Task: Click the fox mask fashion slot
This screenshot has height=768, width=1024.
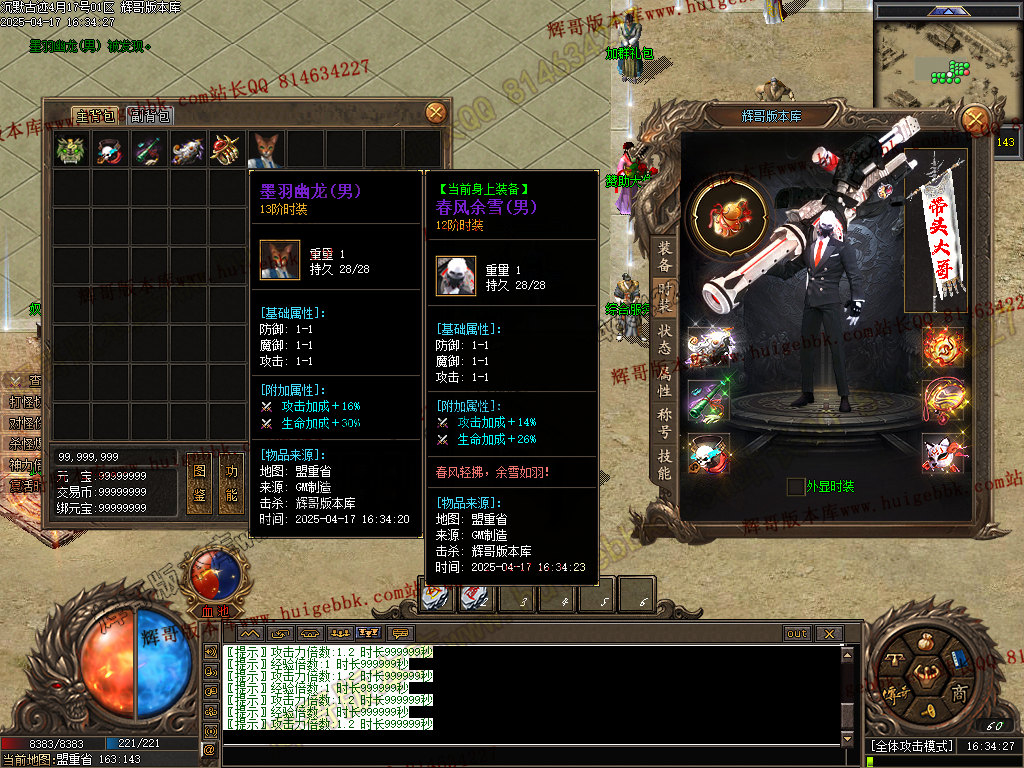Action: [942, 454]
